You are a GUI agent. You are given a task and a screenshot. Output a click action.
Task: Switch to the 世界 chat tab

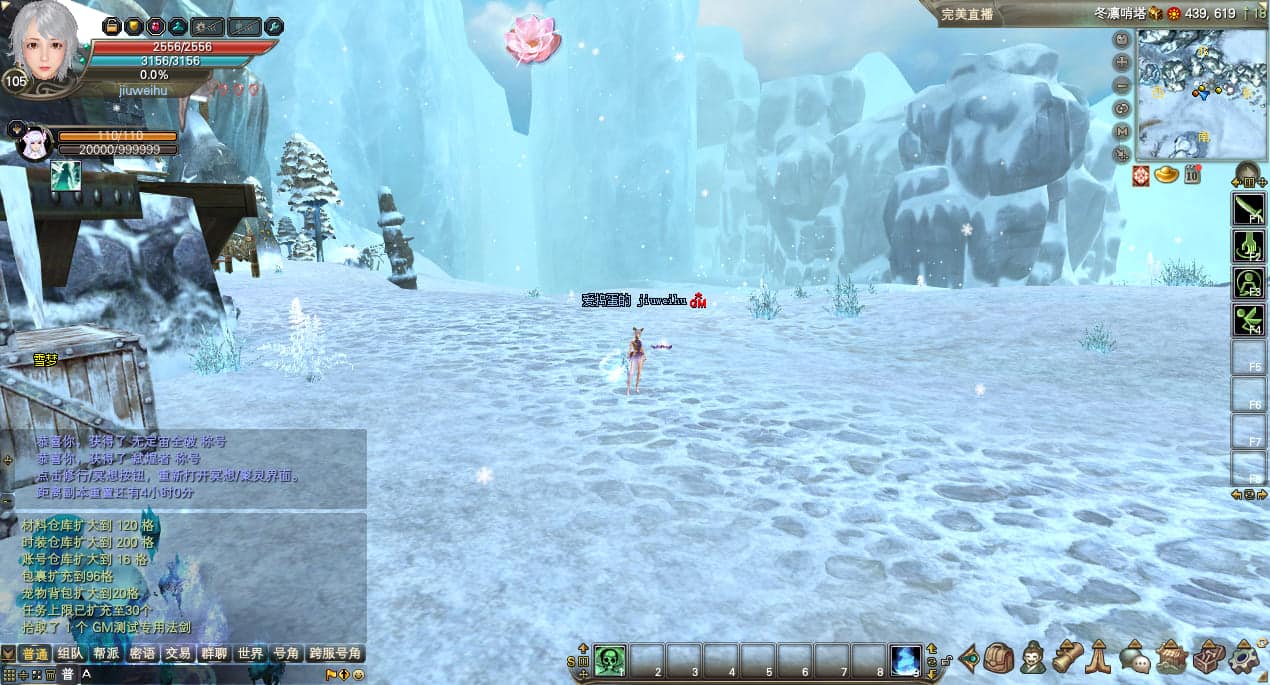250,653
